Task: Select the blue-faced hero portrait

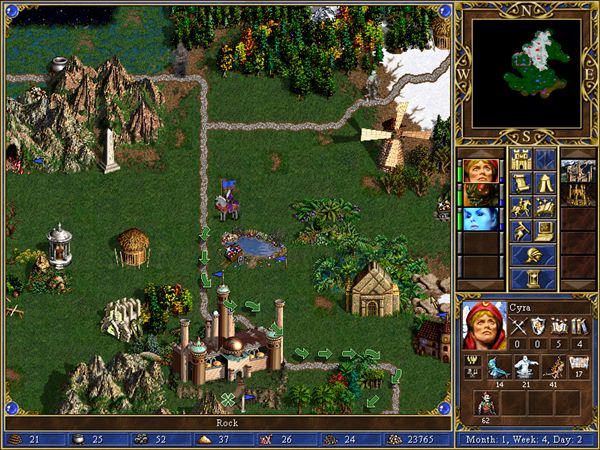Action: 479,220
